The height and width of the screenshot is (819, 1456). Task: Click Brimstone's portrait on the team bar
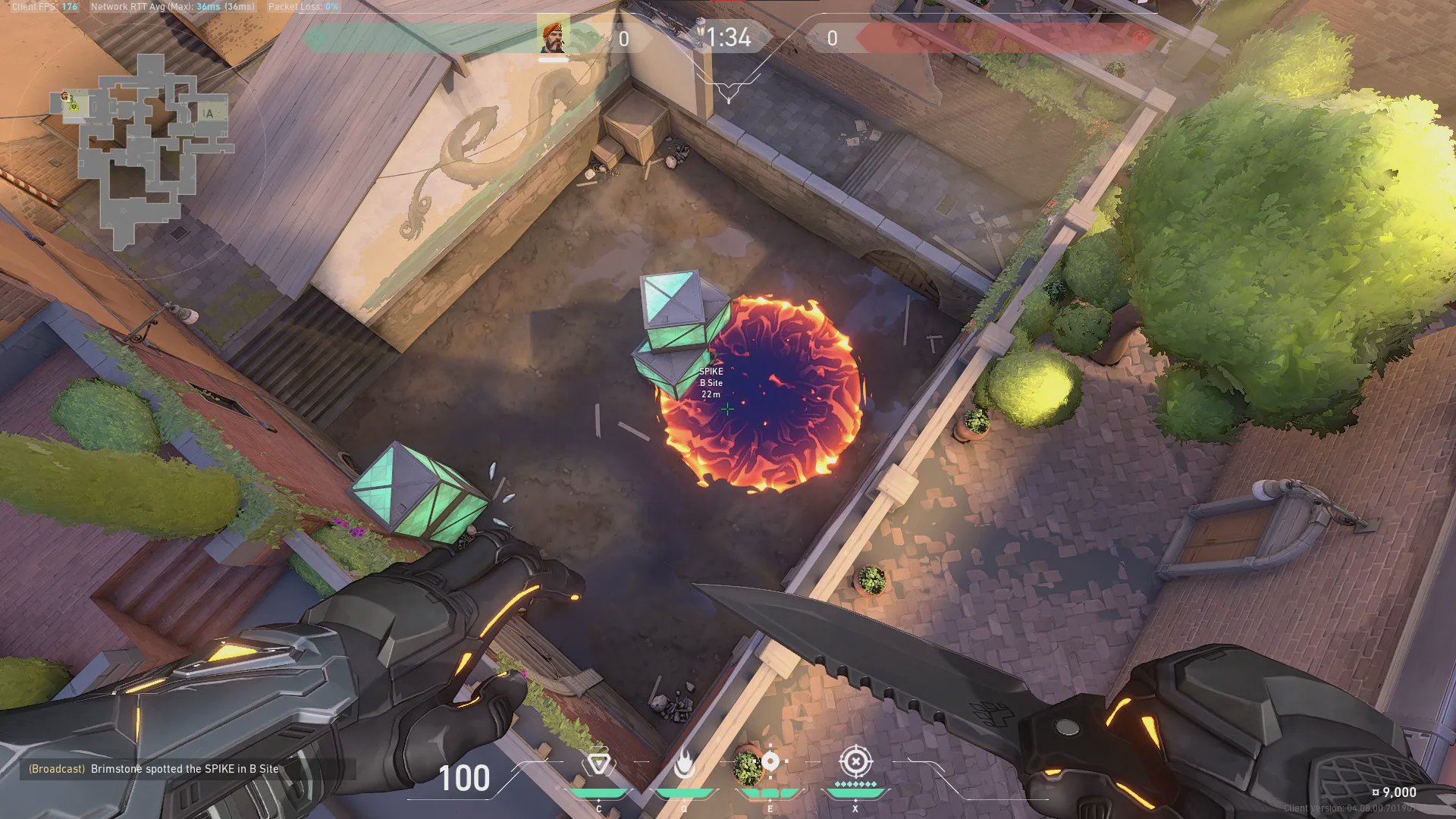[553, 37]
